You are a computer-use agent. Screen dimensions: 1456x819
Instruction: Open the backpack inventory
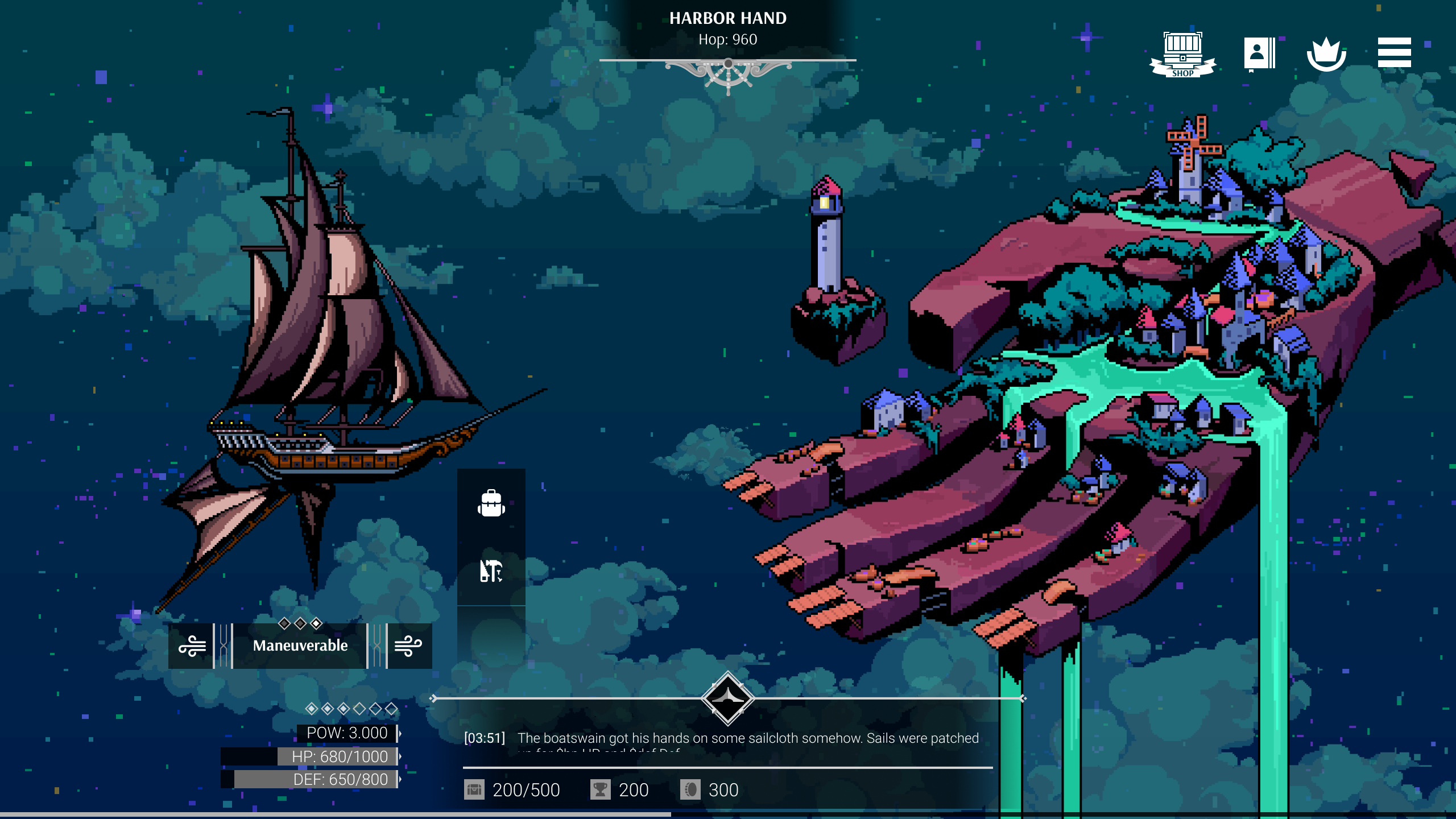[491, 503]
